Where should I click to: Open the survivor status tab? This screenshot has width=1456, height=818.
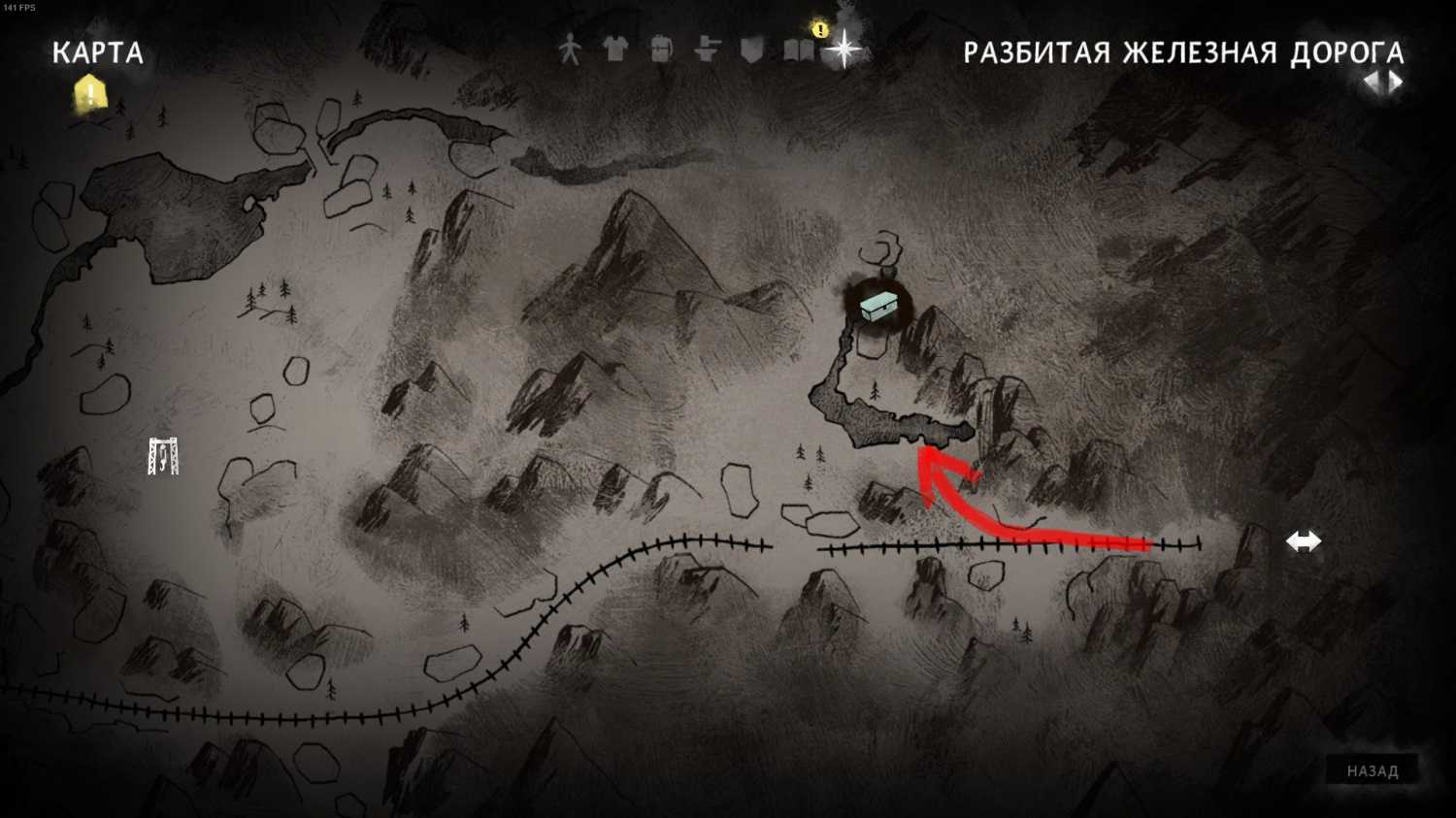coord(570,49)
